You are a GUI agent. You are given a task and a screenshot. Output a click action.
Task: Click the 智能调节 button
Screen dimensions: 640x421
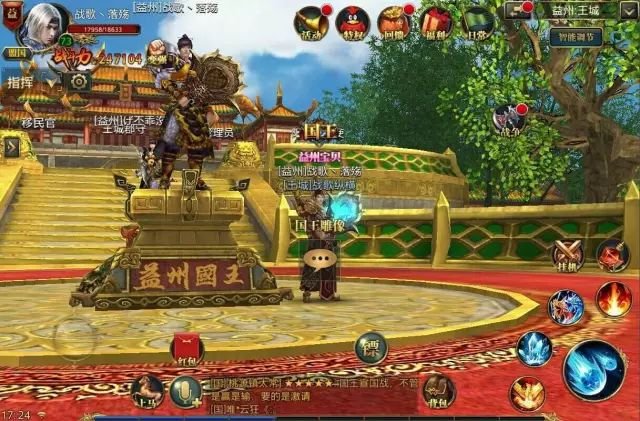tap(575, 37)
